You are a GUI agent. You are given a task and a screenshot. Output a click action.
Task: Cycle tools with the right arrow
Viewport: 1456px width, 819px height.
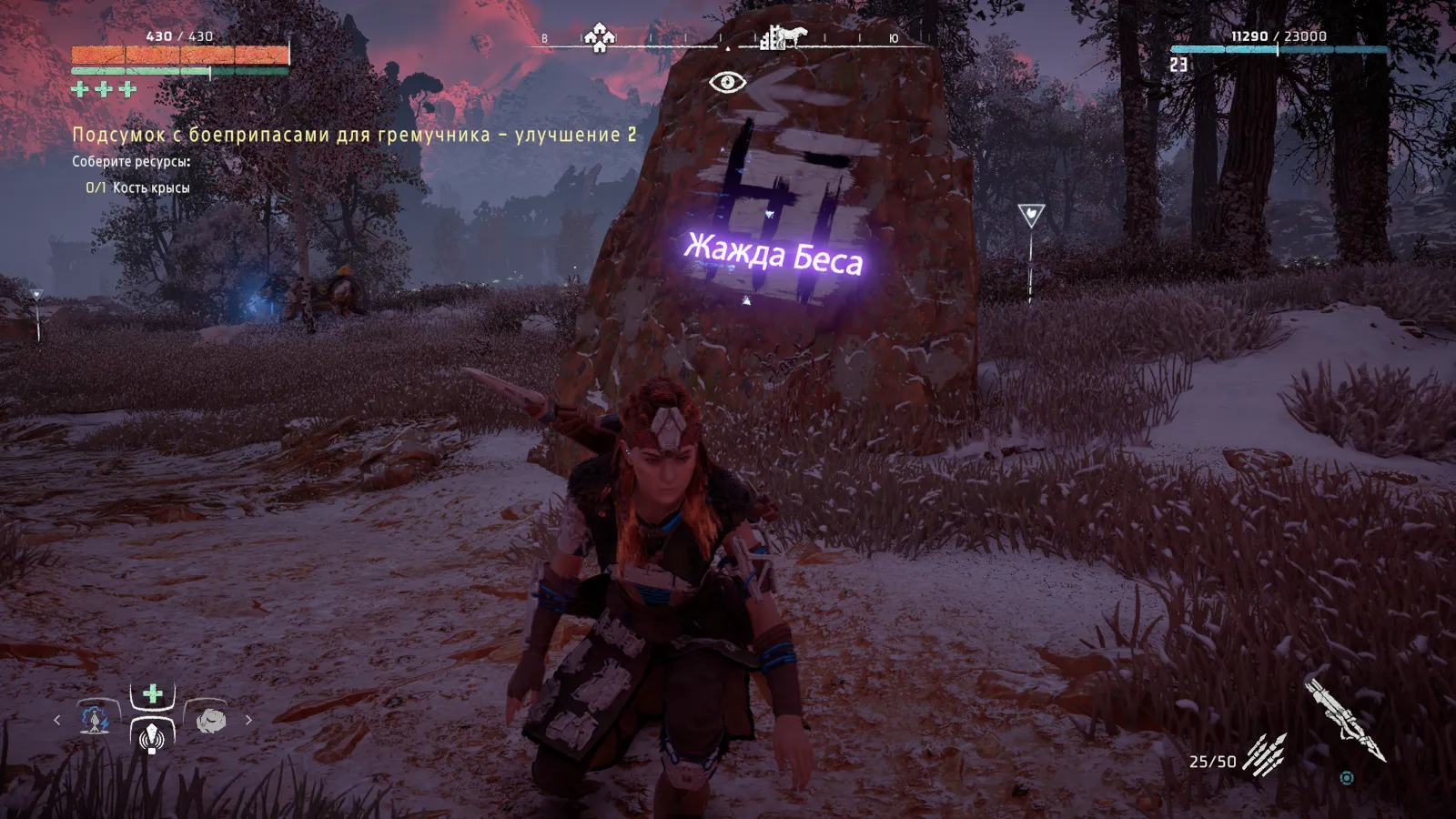pos(248,720)
